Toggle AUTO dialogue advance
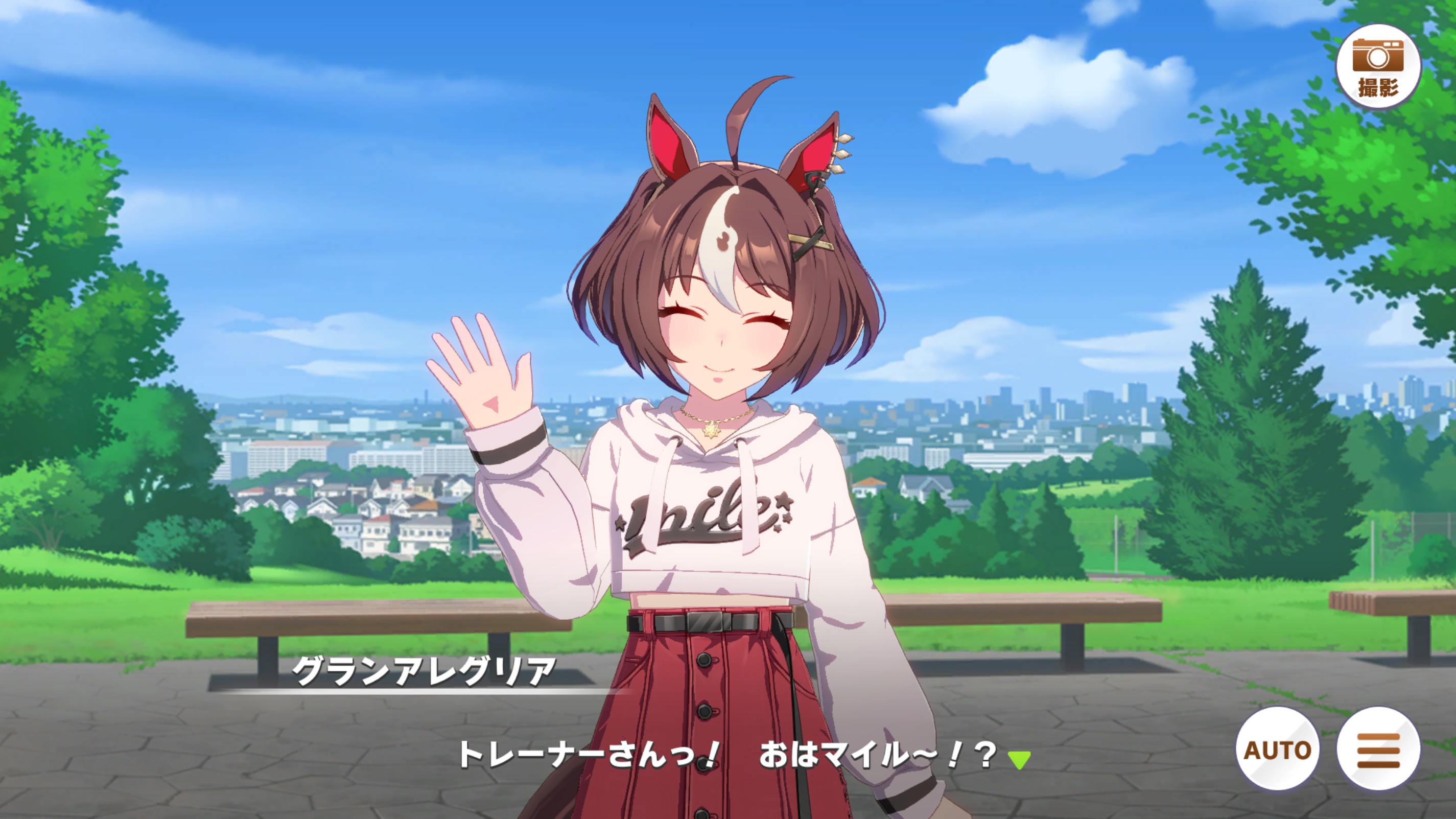Viewport: 1456px width, 819px height. coord(1277,749)
